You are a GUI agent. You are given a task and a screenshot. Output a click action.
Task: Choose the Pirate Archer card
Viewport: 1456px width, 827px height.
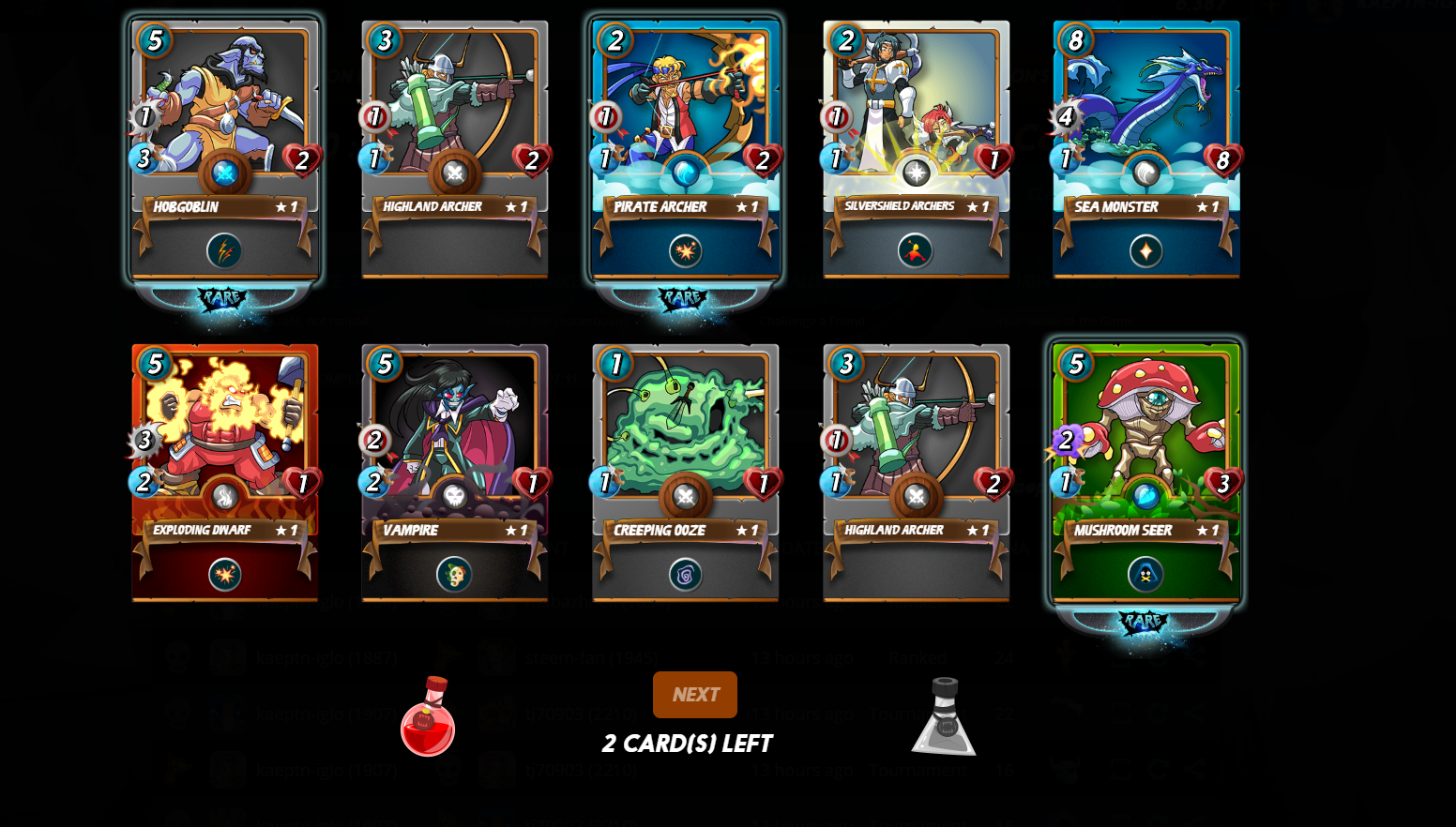(x=685, y=150)
